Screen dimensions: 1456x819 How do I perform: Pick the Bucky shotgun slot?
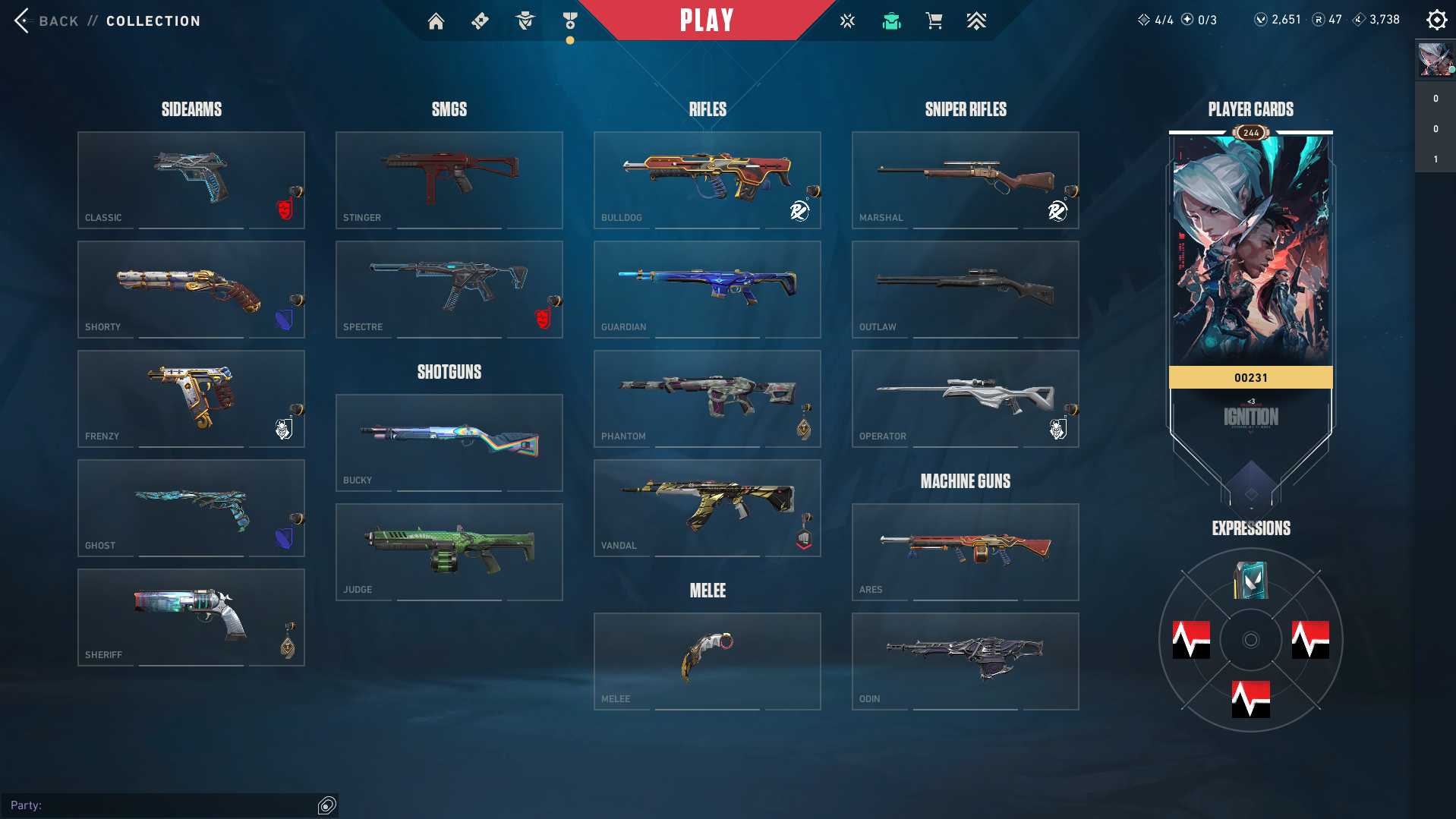(449, 443)
